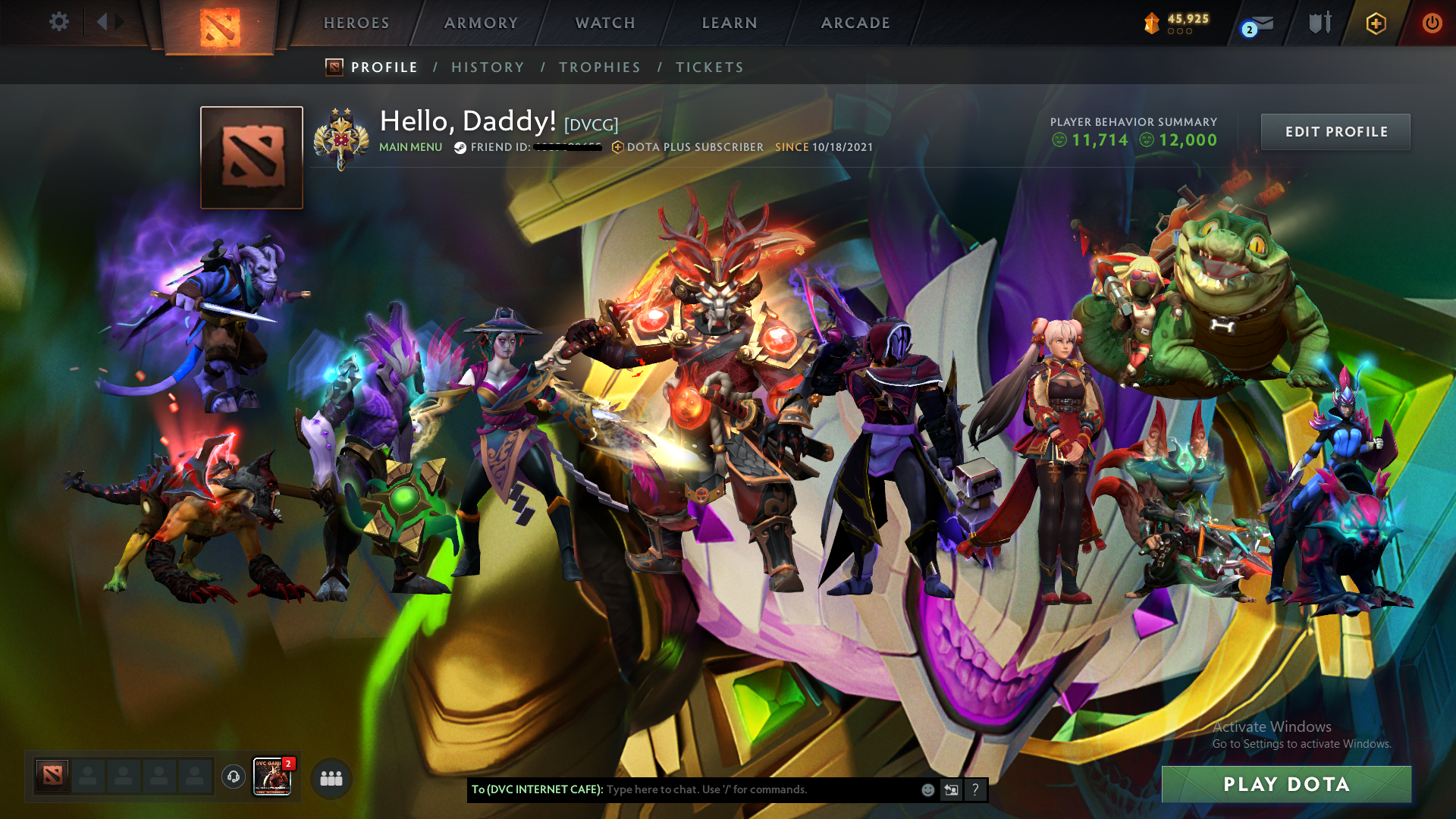Open the ARCADE menu item

tap(855, 23)
